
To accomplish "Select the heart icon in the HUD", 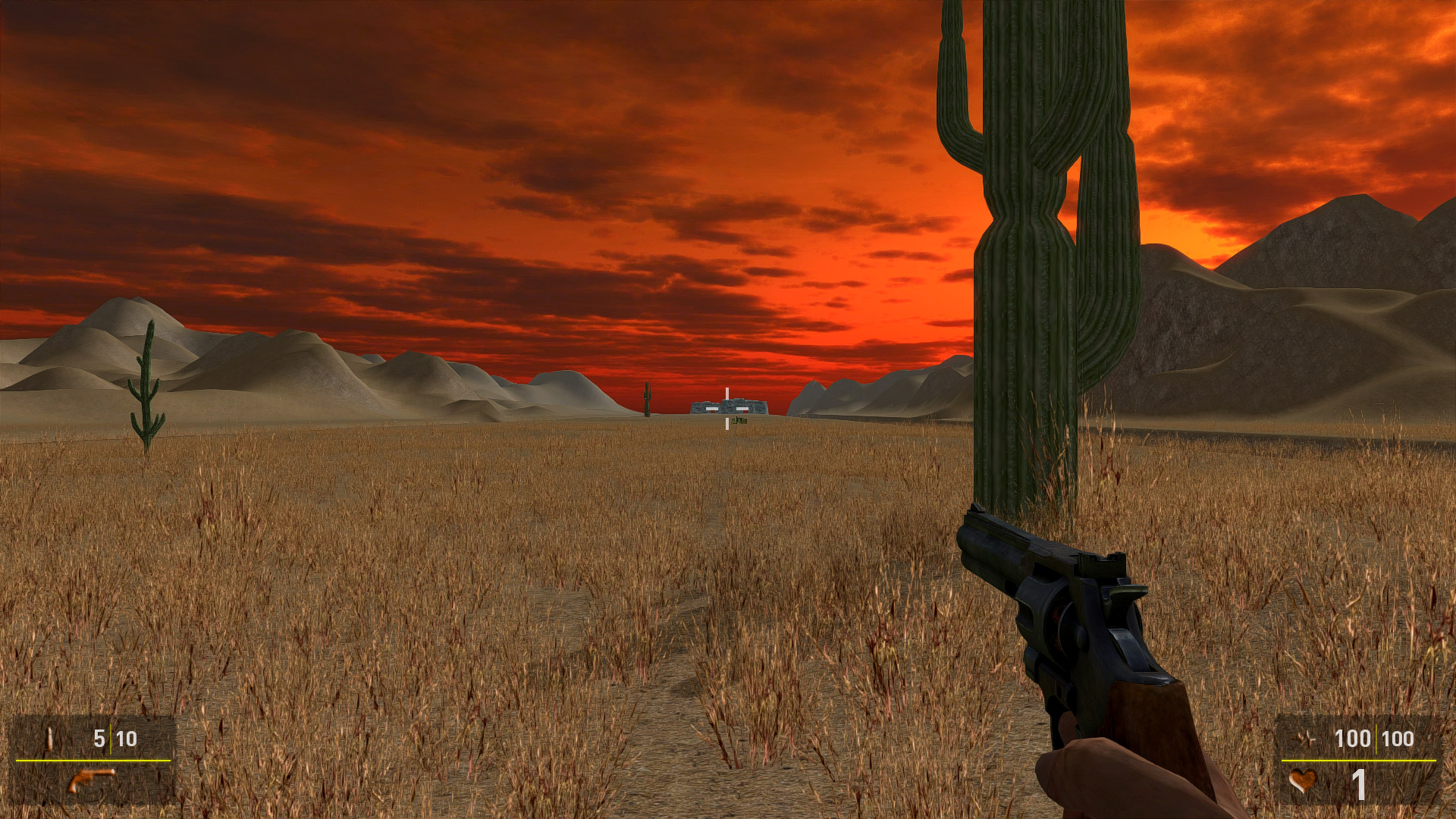I will [1303, 780].
